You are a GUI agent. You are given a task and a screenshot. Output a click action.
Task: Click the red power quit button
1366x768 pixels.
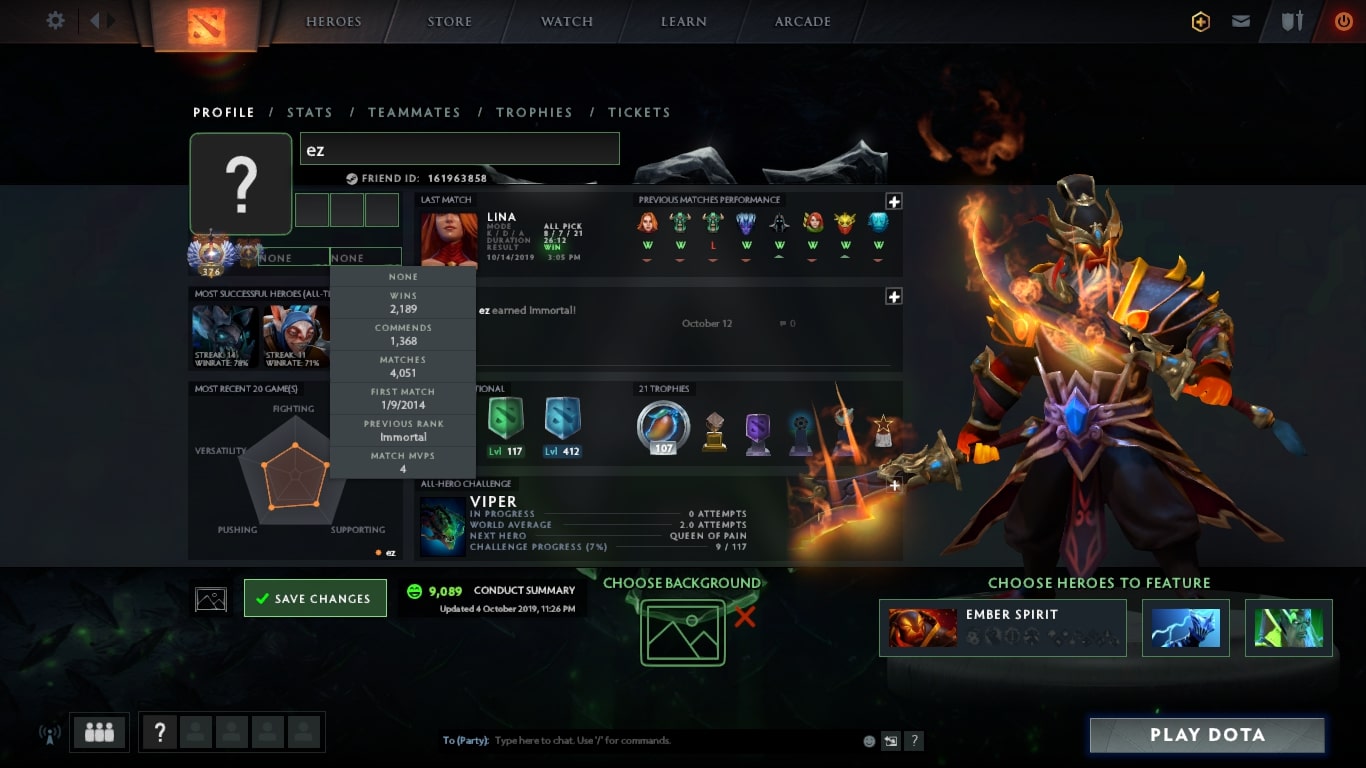1343,21
